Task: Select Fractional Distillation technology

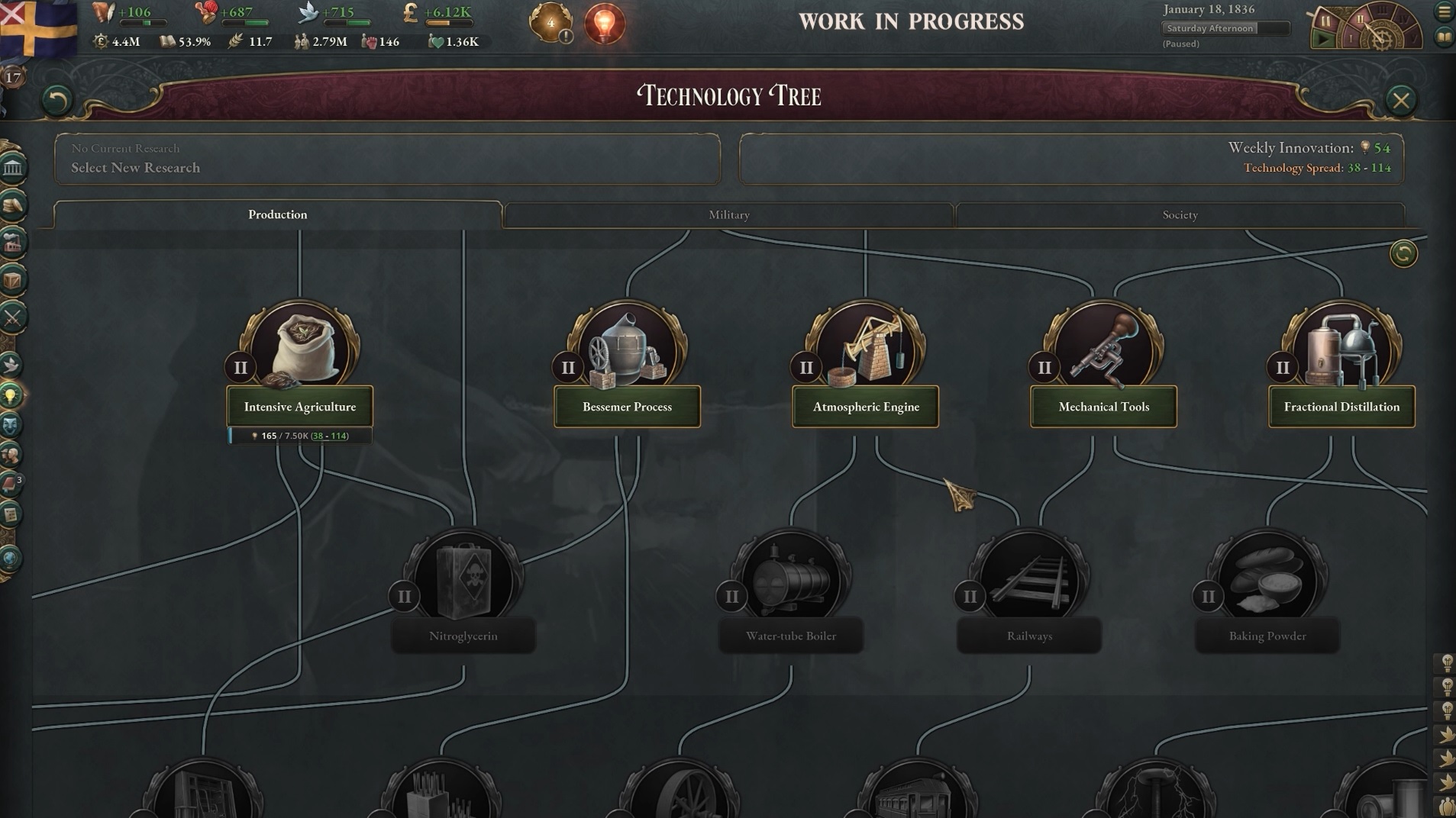Action: tap(1341, 406)
